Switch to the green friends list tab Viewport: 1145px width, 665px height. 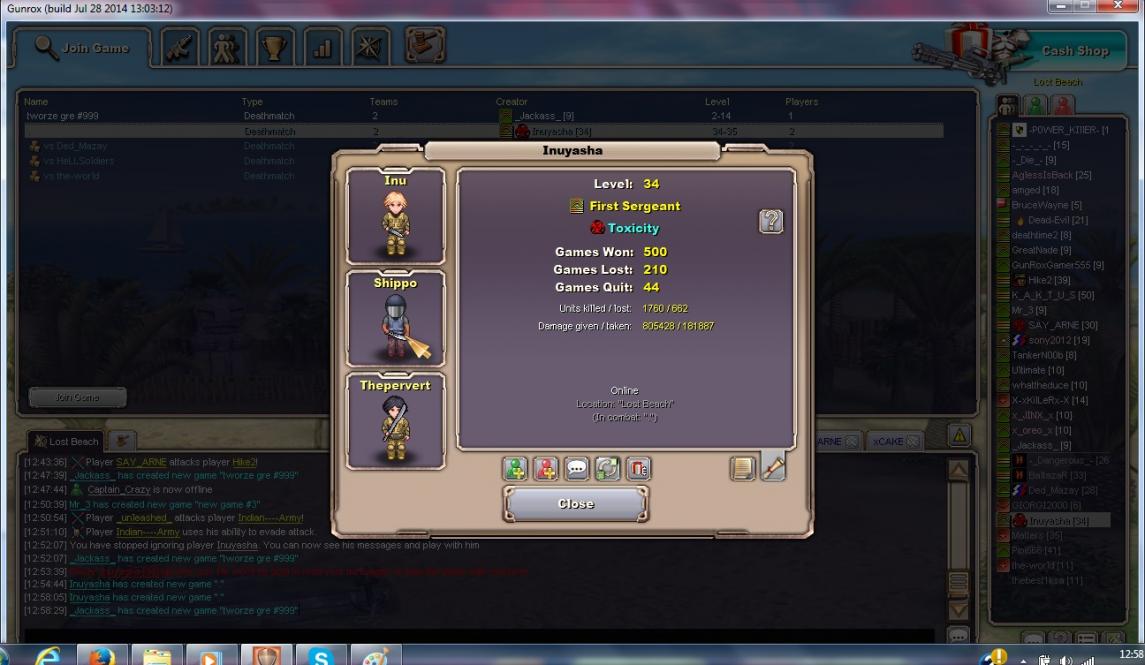click(x=1036, y=105)
